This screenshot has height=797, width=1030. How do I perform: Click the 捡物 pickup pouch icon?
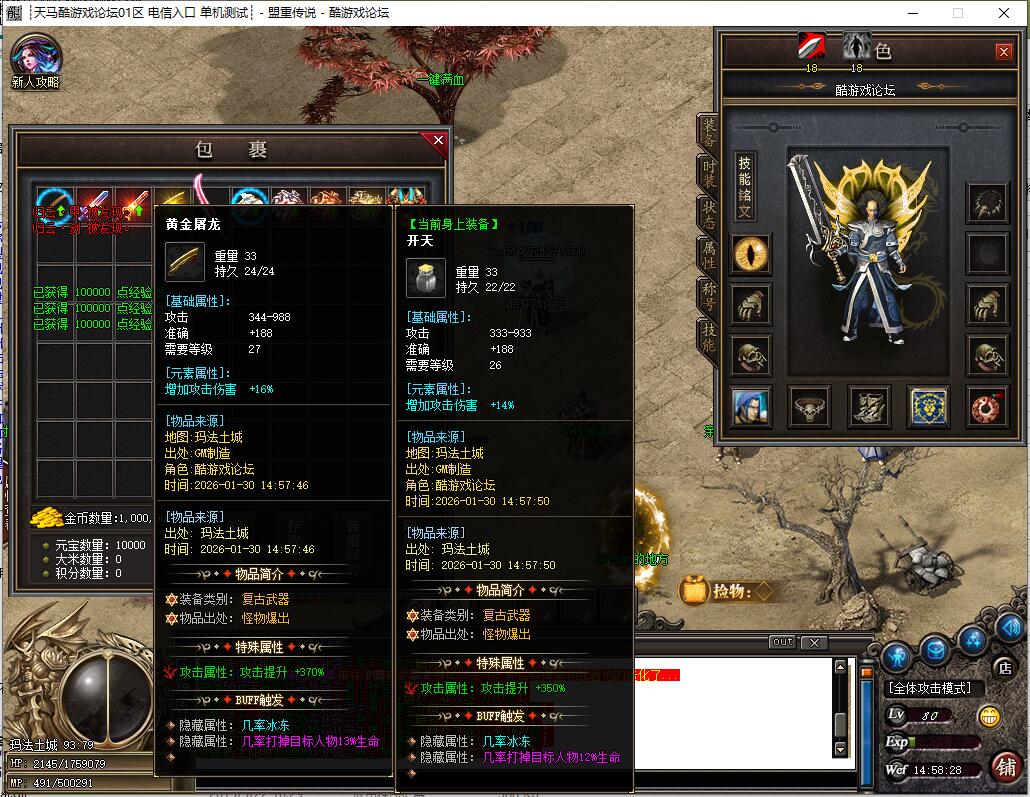[693, 591]
